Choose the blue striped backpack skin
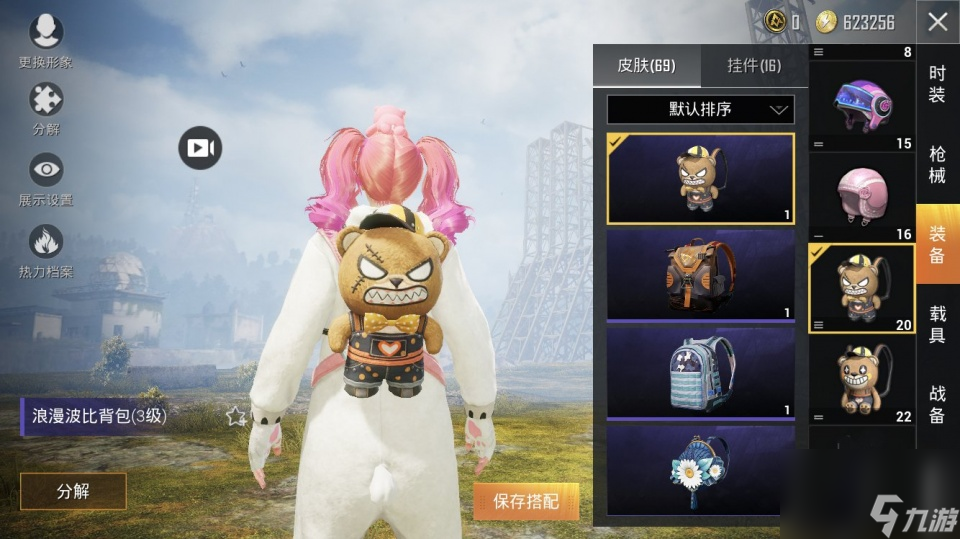This screenshot has width=960, height=539. pyautogui.click(x=700, y=369)
